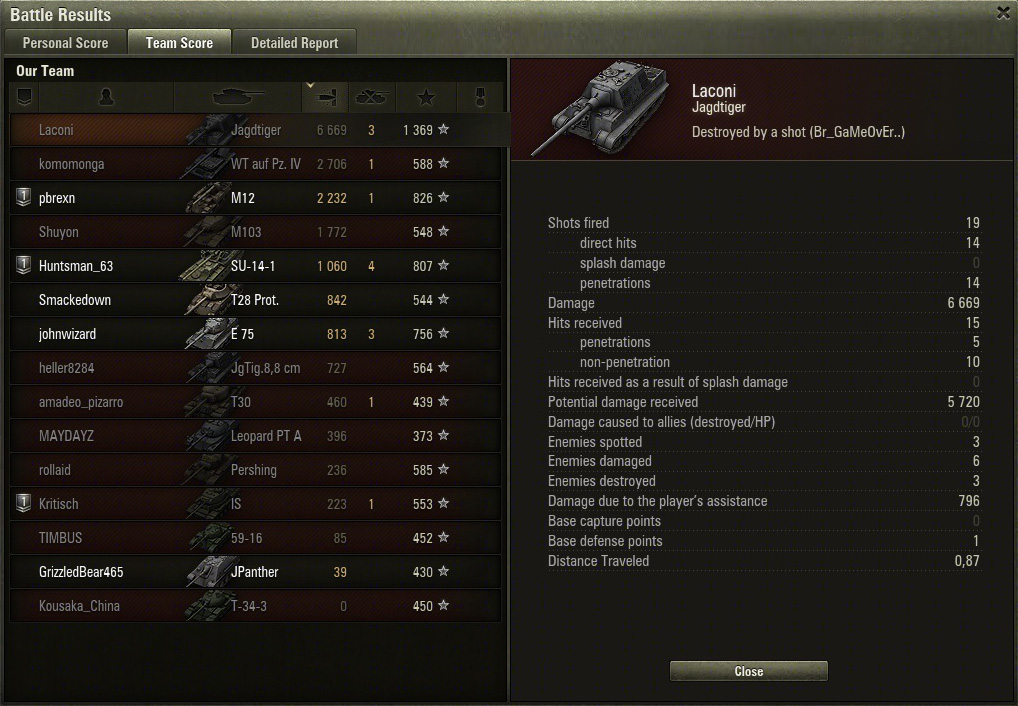Viewport: 1018px width, 706px height.
Task: Sort team list by platoon column header
Action: [25, 97]
